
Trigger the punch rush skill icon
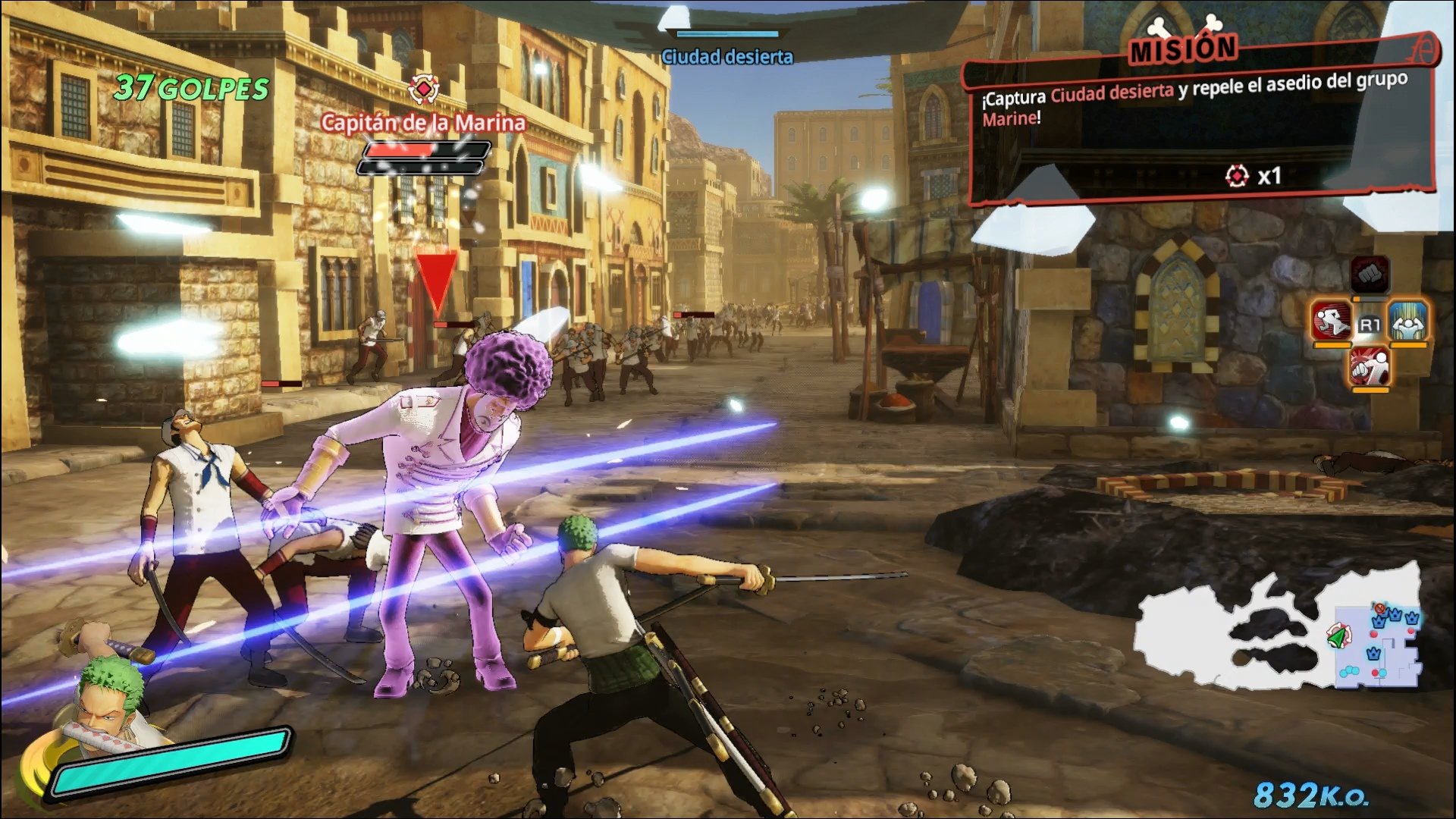1369,368
